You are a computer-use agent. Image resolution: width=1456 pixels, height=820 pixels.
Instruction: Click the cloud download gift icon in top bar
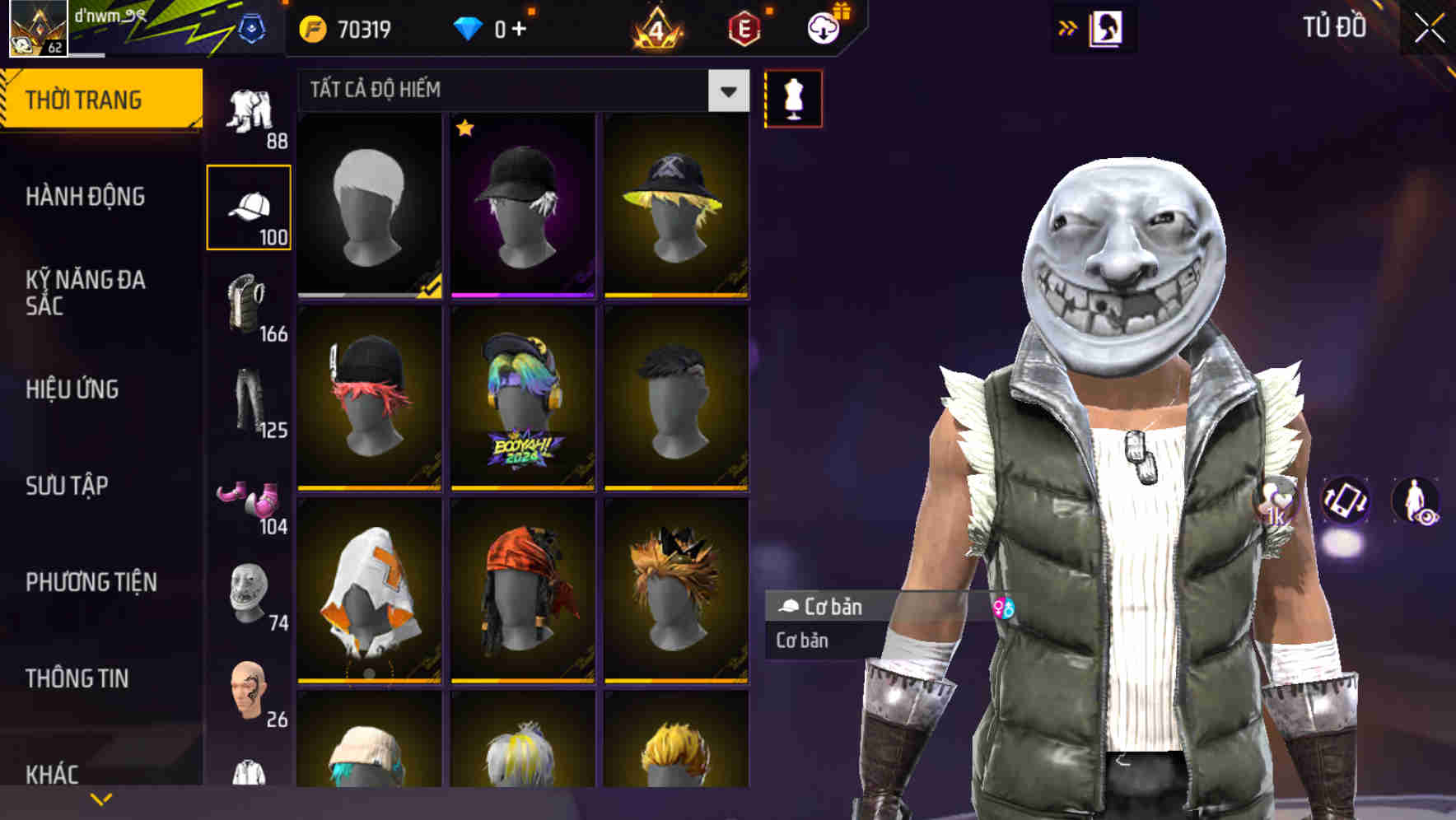point(824,27)
